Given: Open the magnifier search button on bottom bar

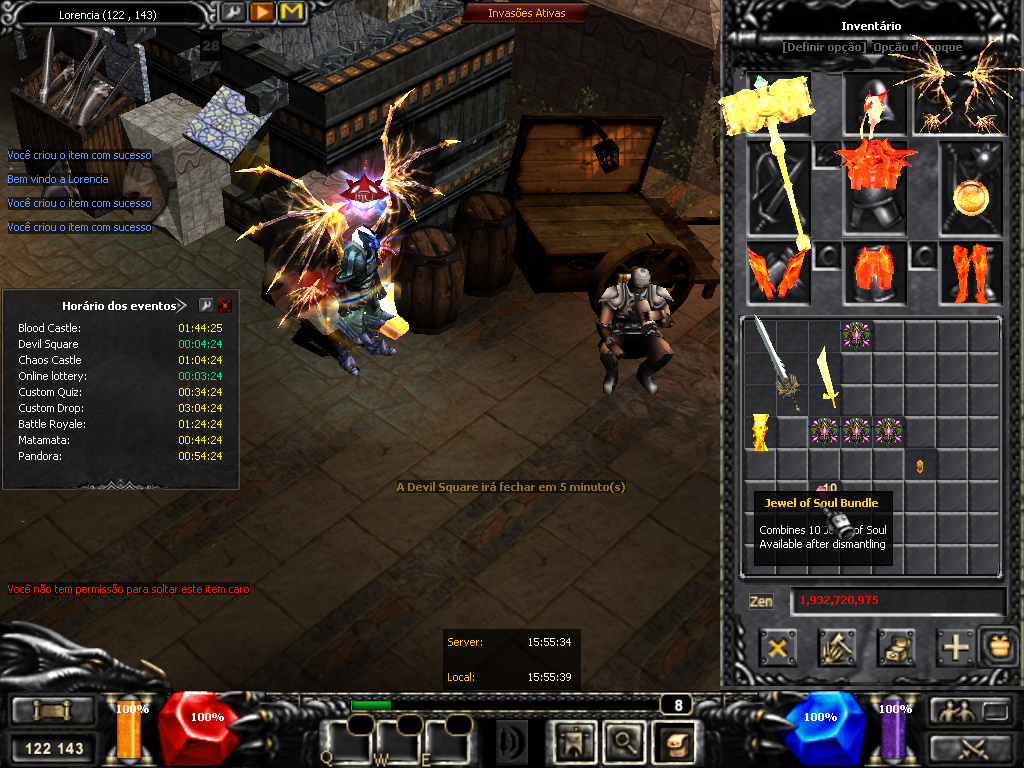Looking at the screenshot, I should 625,740.
